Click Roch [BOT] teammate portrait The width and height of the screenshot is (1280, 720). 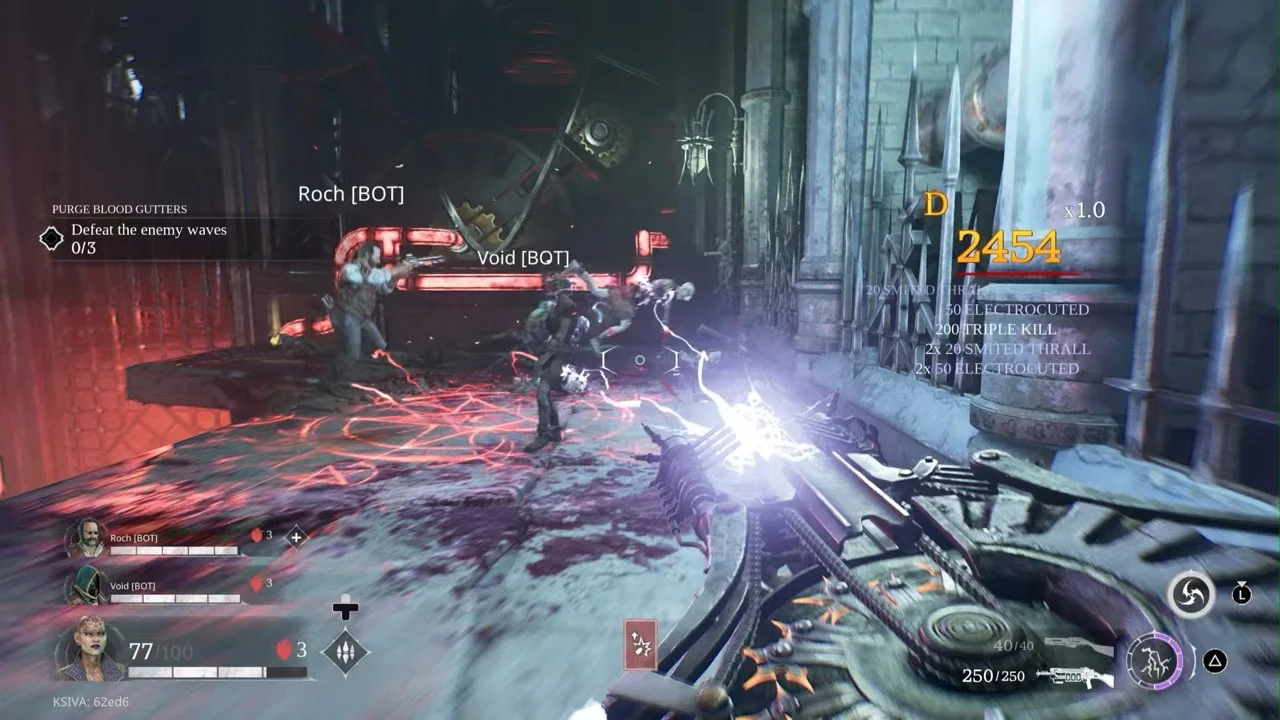[x=85, y=537]
